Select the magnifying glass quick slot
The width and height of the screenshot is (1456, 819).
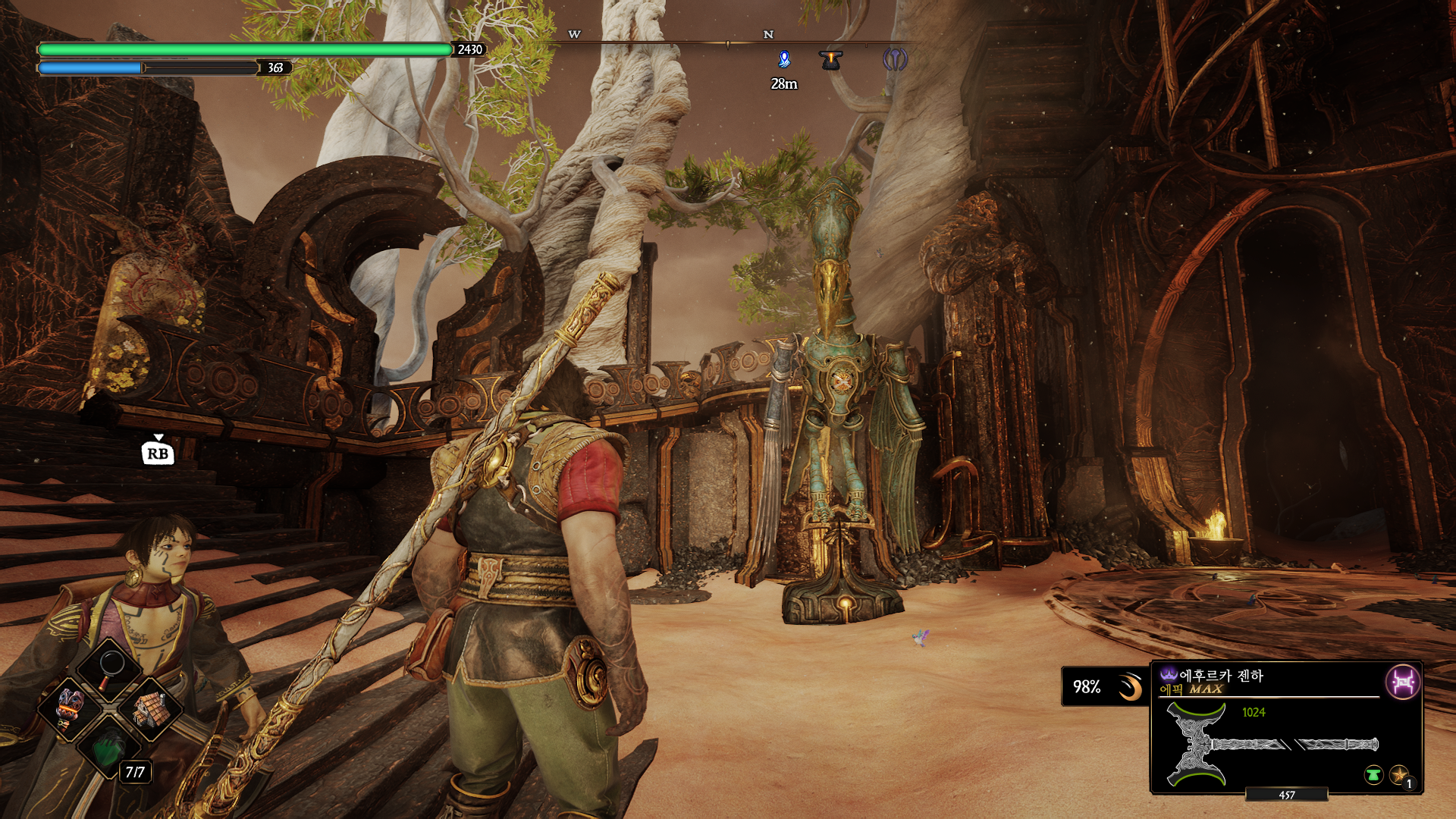pos(111,667)
